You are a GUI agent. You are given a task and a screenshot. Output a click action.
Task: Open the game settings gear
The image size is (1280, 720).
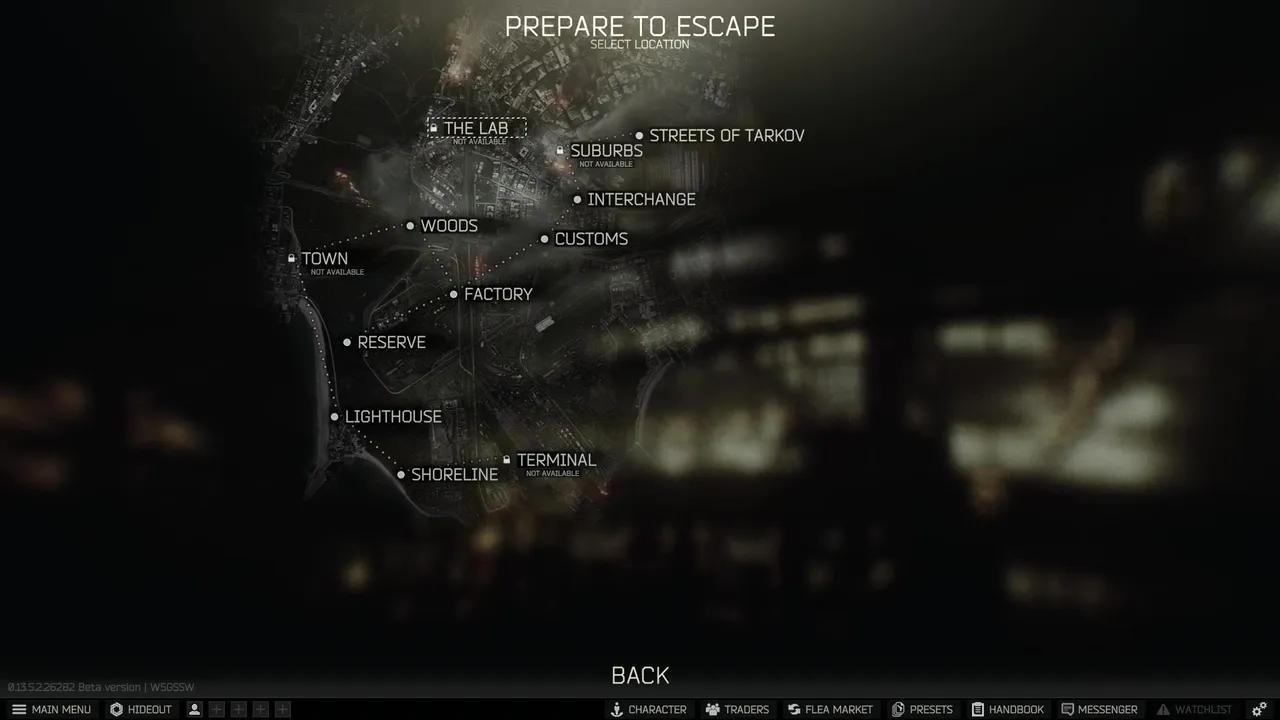tap(1258, 709)
